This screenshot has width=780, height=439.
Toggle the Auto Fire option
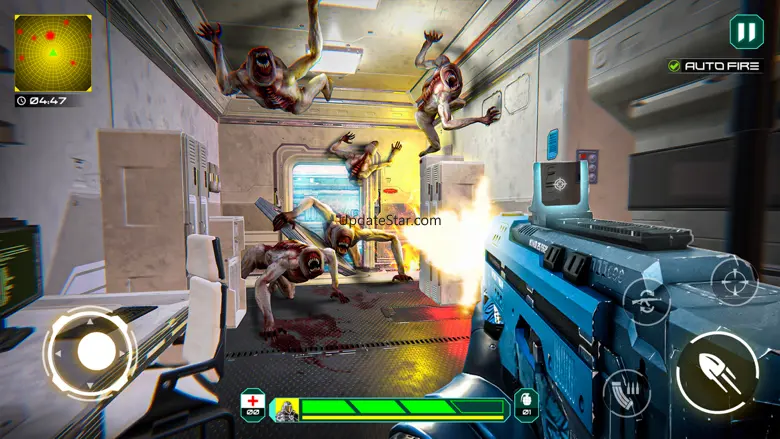(716, 66)
